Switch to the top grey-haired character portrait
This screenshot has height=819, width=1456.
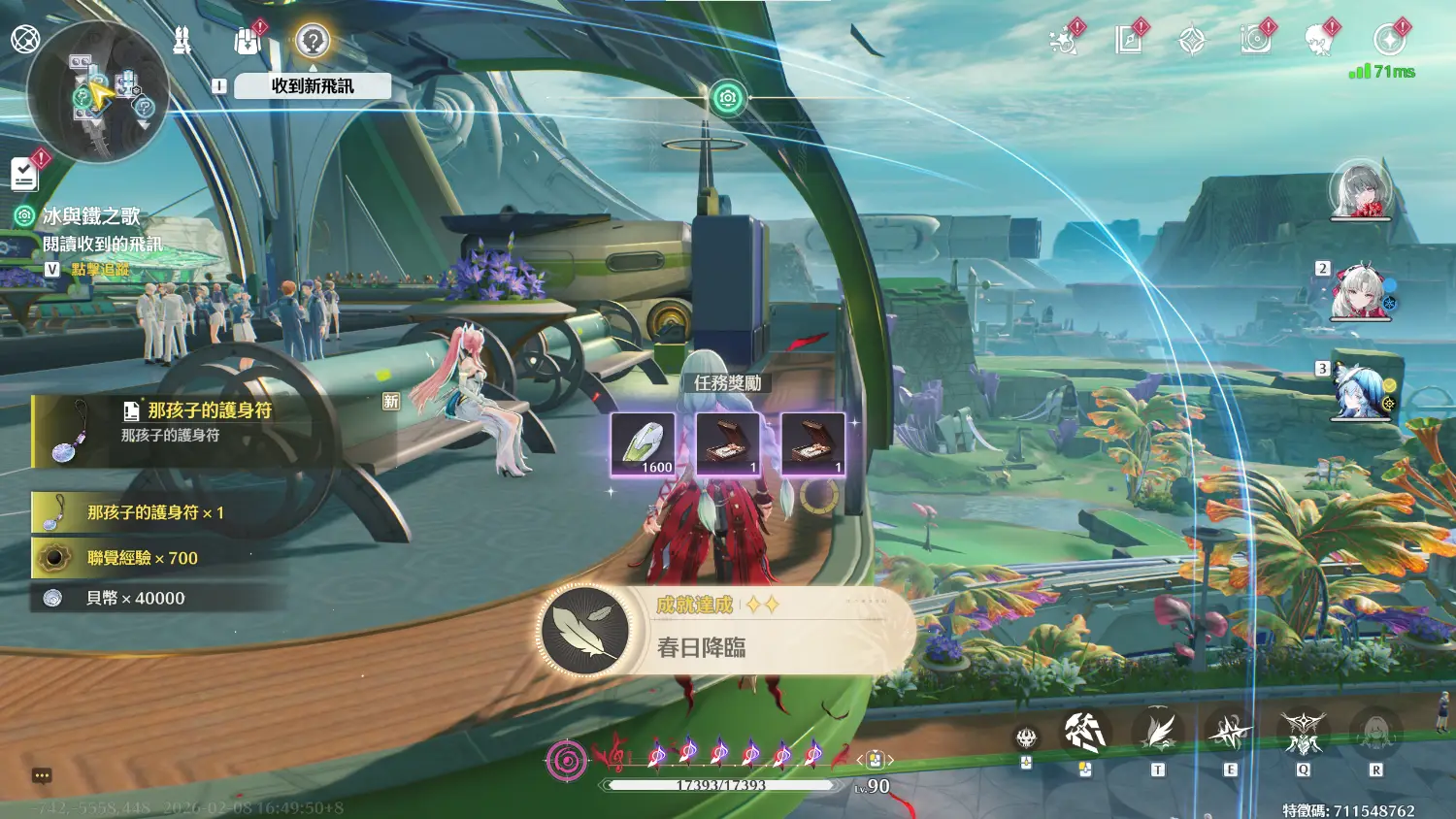(x=1360, y=189)
